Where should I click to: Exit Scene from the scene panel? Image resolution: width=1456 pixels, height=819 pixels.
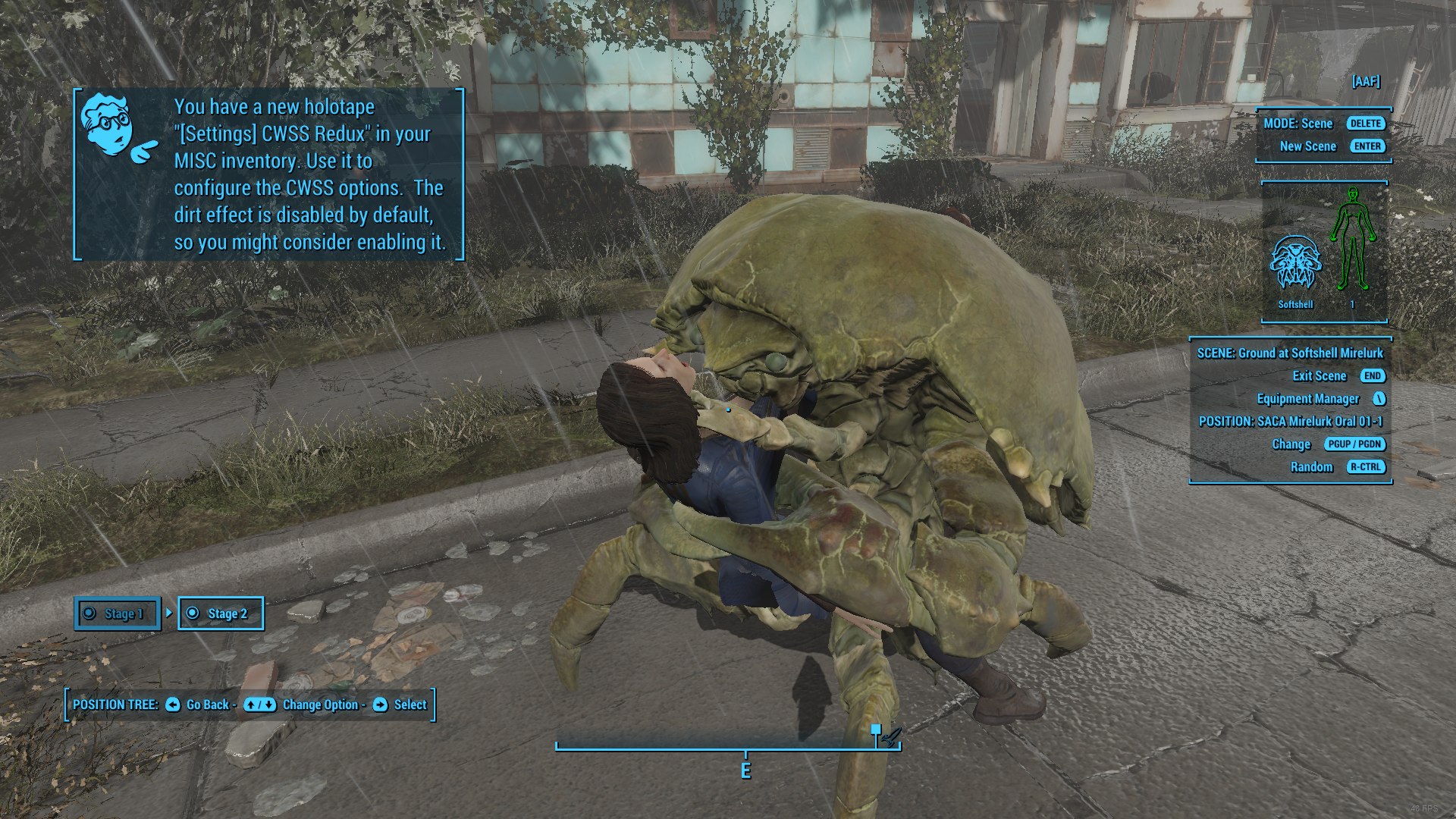tap(1319, 376)
